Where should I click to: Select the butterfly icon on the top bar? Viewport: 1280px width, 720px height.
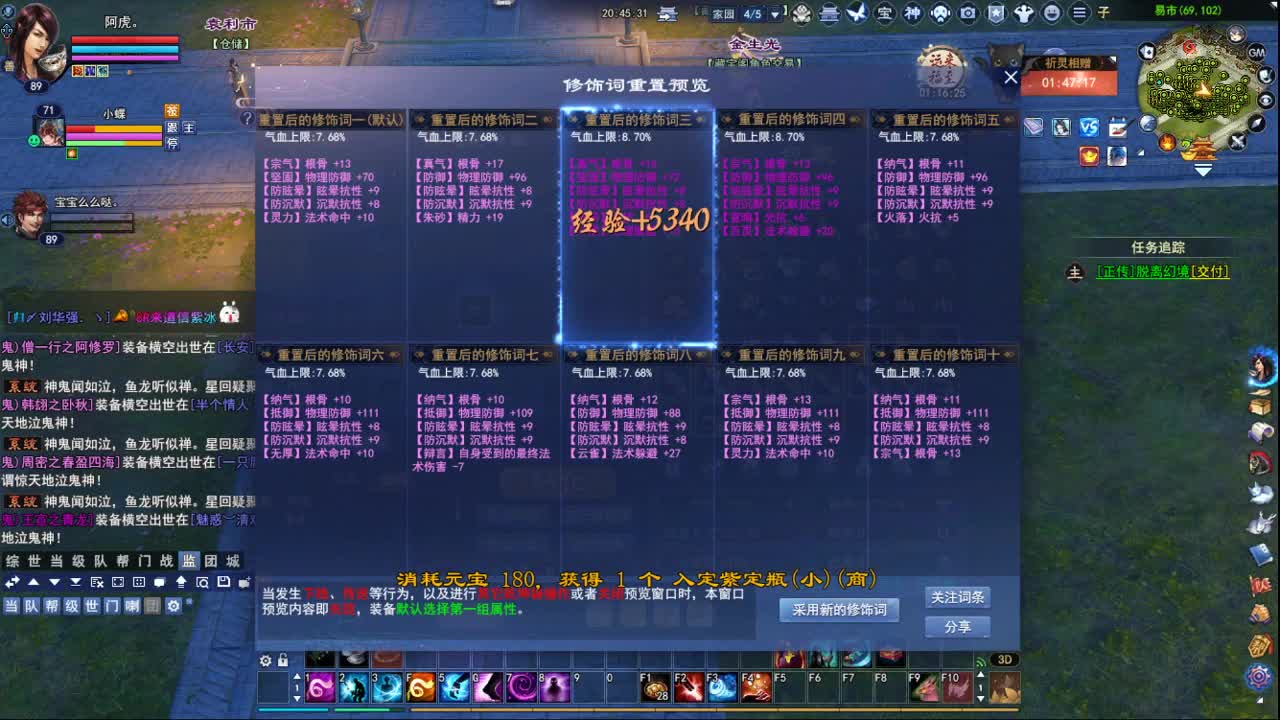(856, 13)
